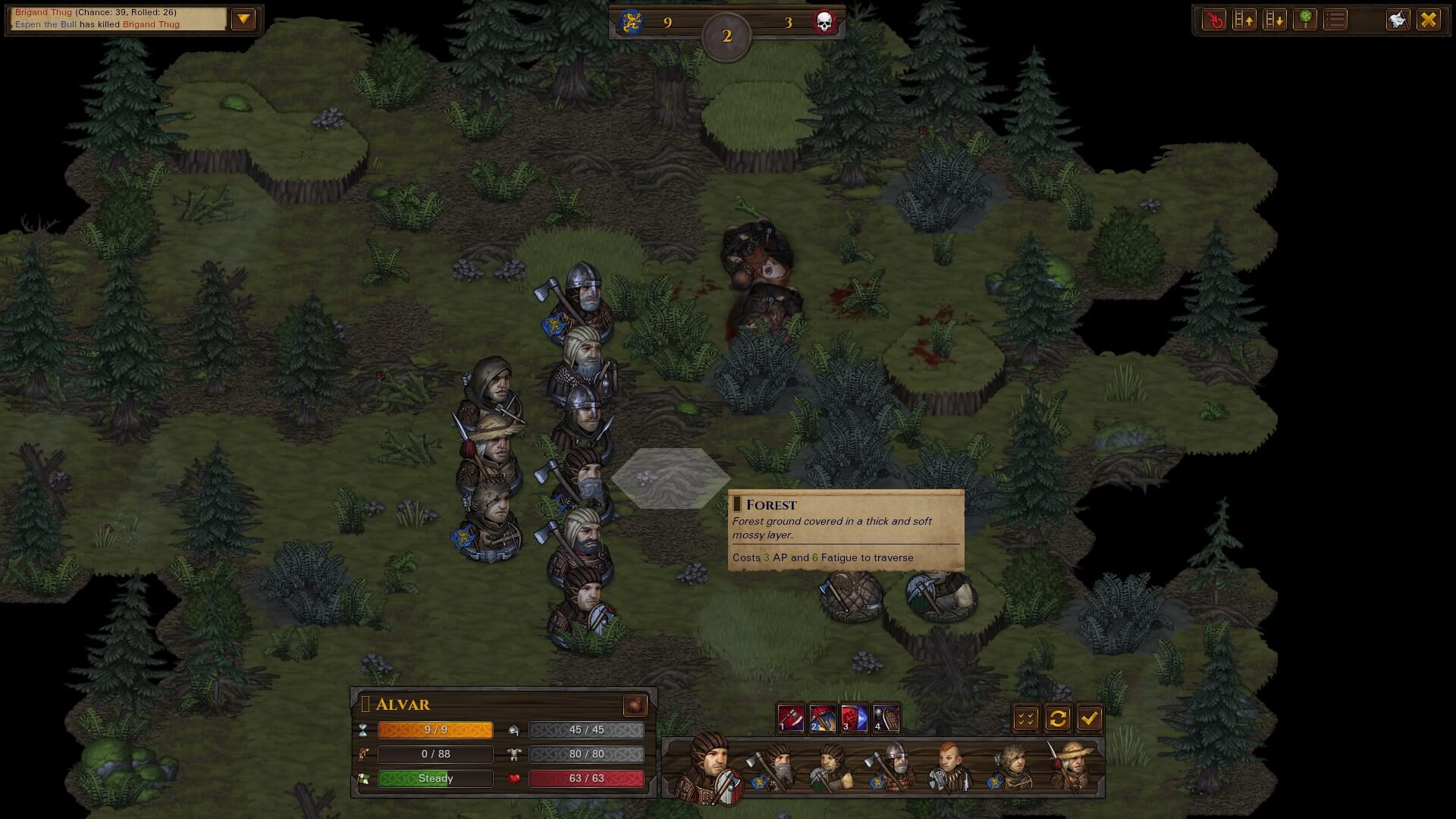Viewport: 1456px width, 819px height.
Task: Select the red-haired brother in the turn order
Action: coord(949,767)
